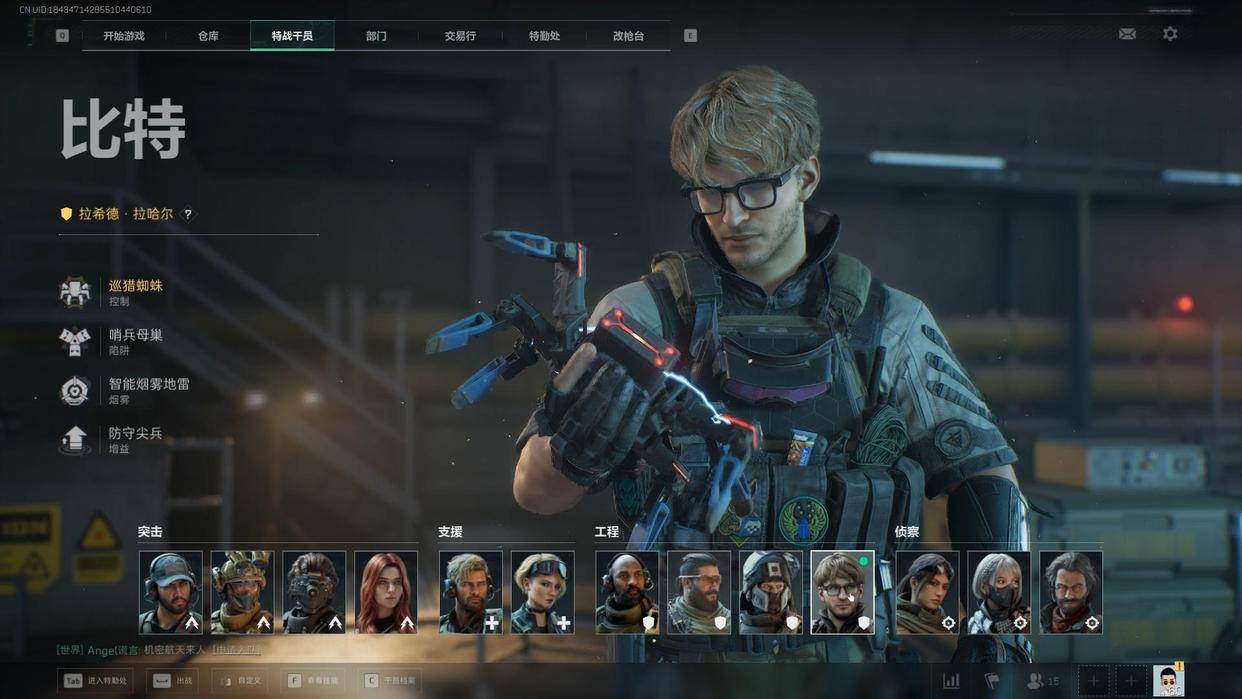Open the mail envelope icon
This screenshot has height=699, width=1242.
(x=1127, y=34)
